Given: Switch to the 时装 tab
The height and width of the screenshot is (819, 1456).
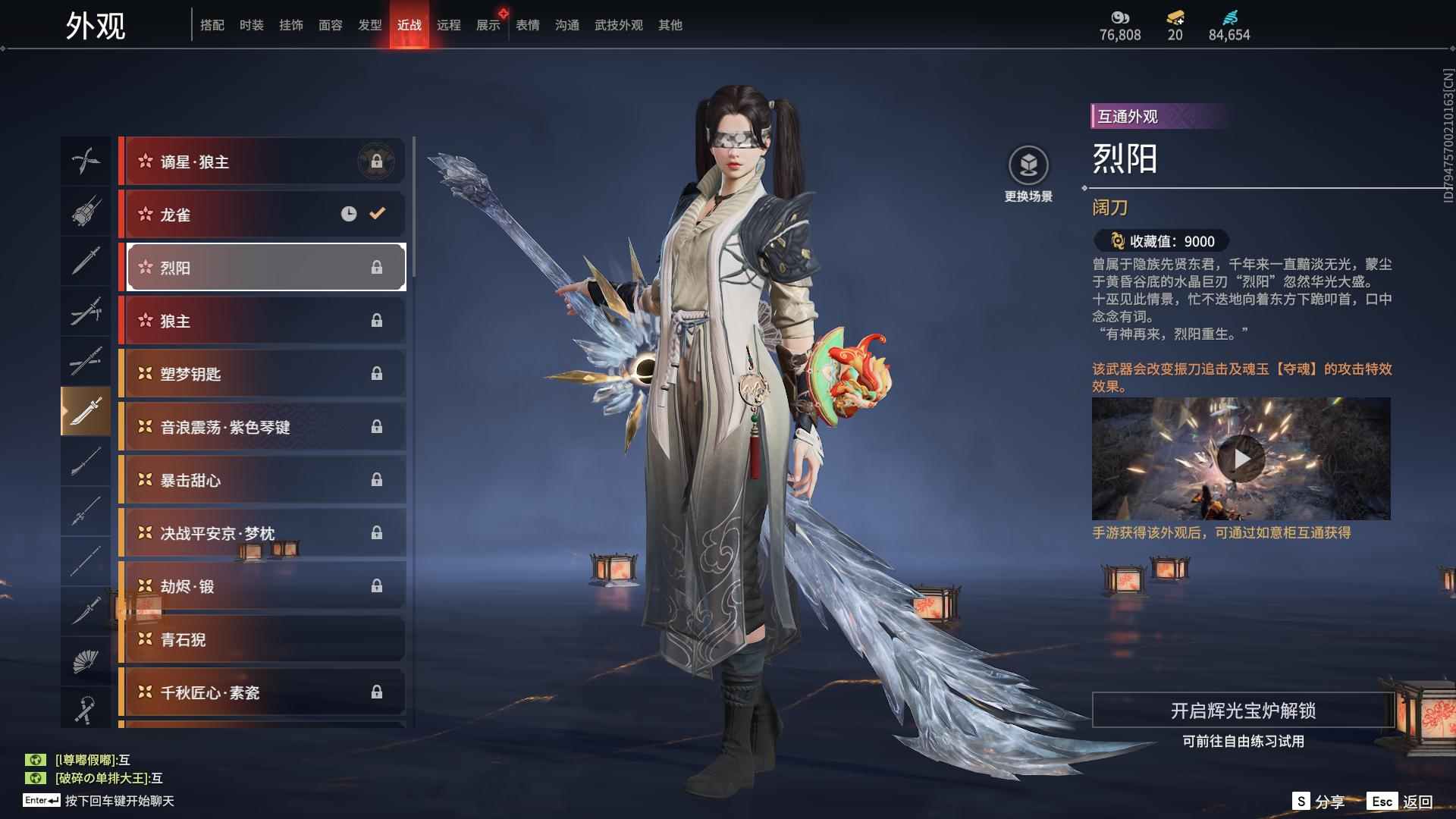Looking at the screenshot, I should click(250, 24).
